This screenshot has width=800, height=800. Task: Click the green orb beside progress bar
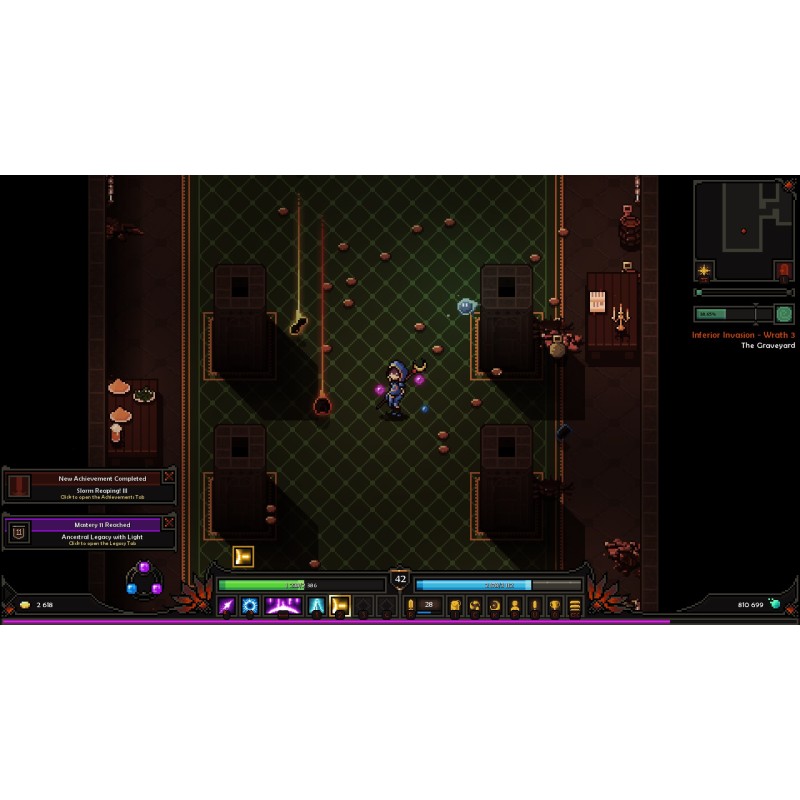pos(785,313)
